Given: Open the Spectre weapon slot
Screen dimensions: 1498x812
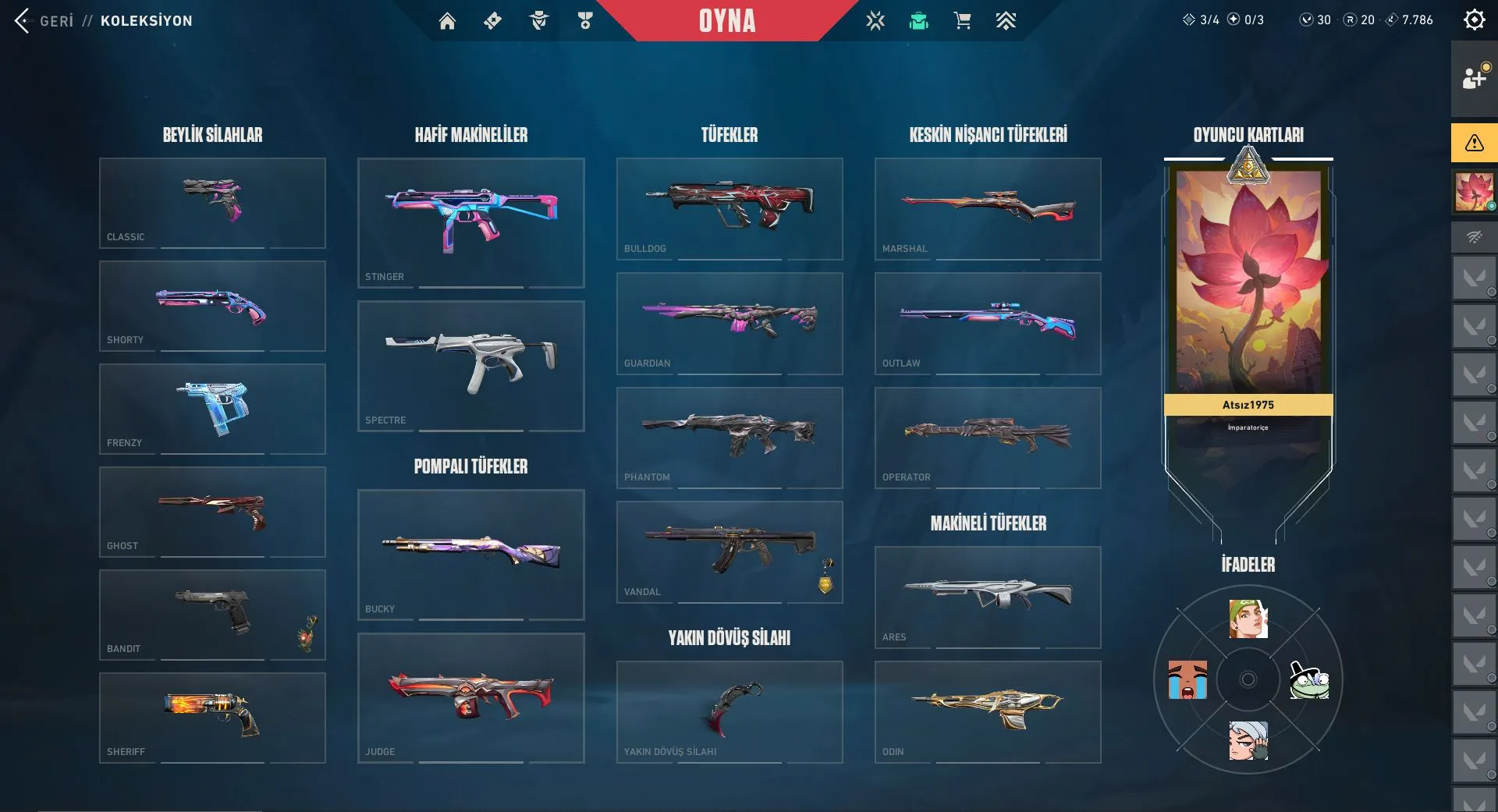Looking at the screenshot, I should (x=470, y=365).
